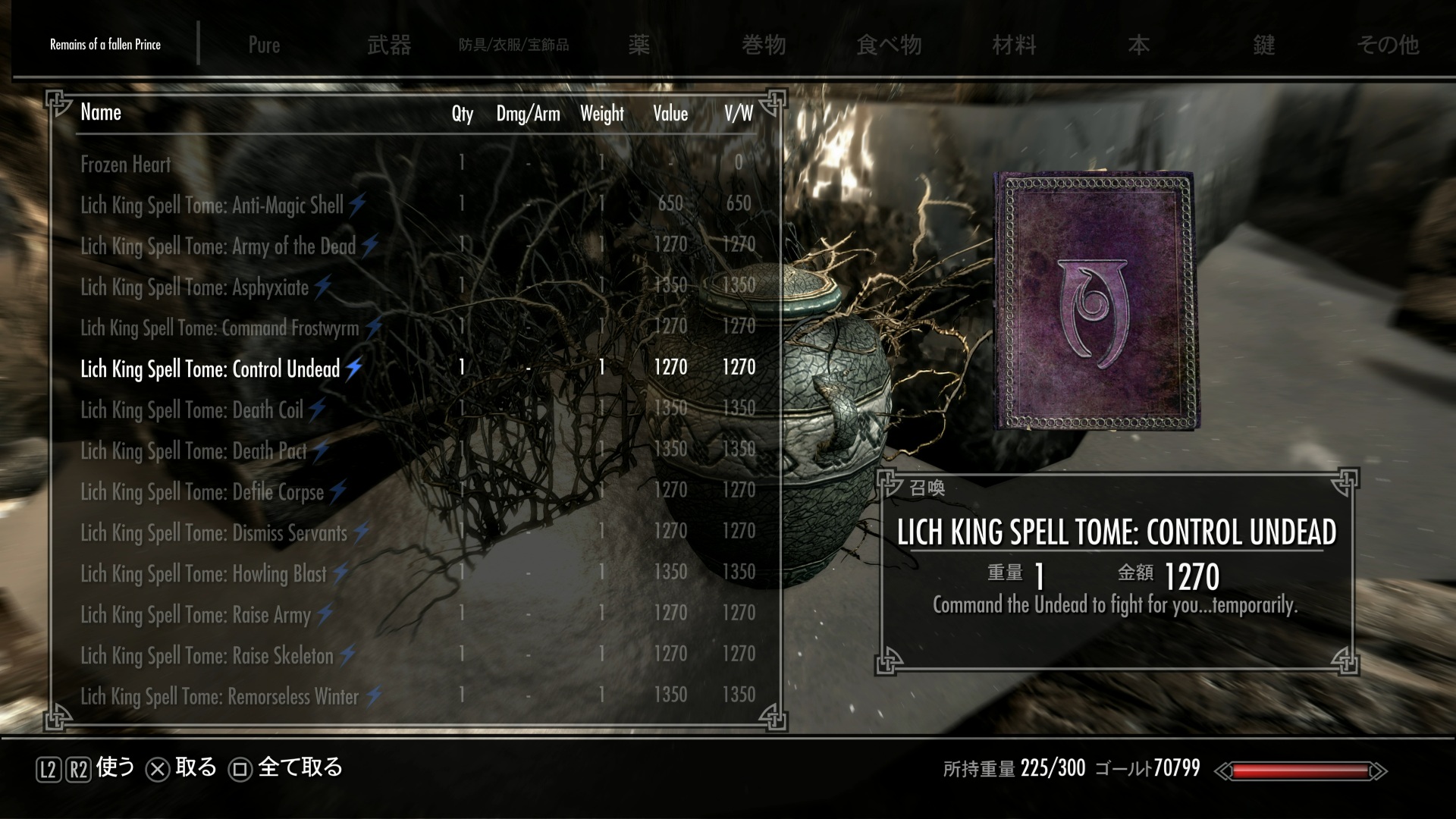Select the Army of the Dead tome
The height and width of the screenshot is (819, 1456).
[x=218, y=246]
